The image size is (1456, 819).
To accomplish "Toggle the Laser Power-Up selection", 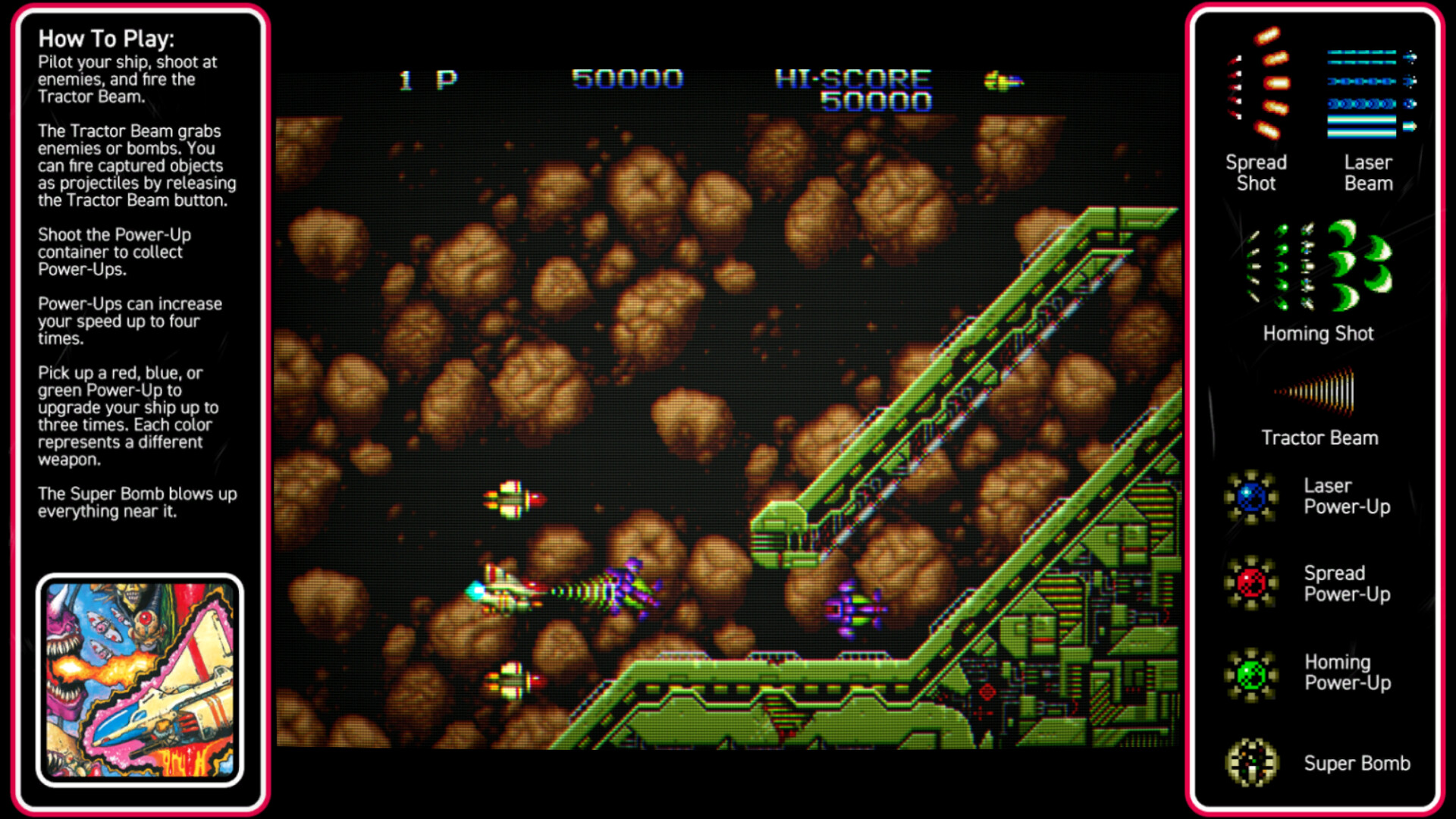I will [1251, 497].
